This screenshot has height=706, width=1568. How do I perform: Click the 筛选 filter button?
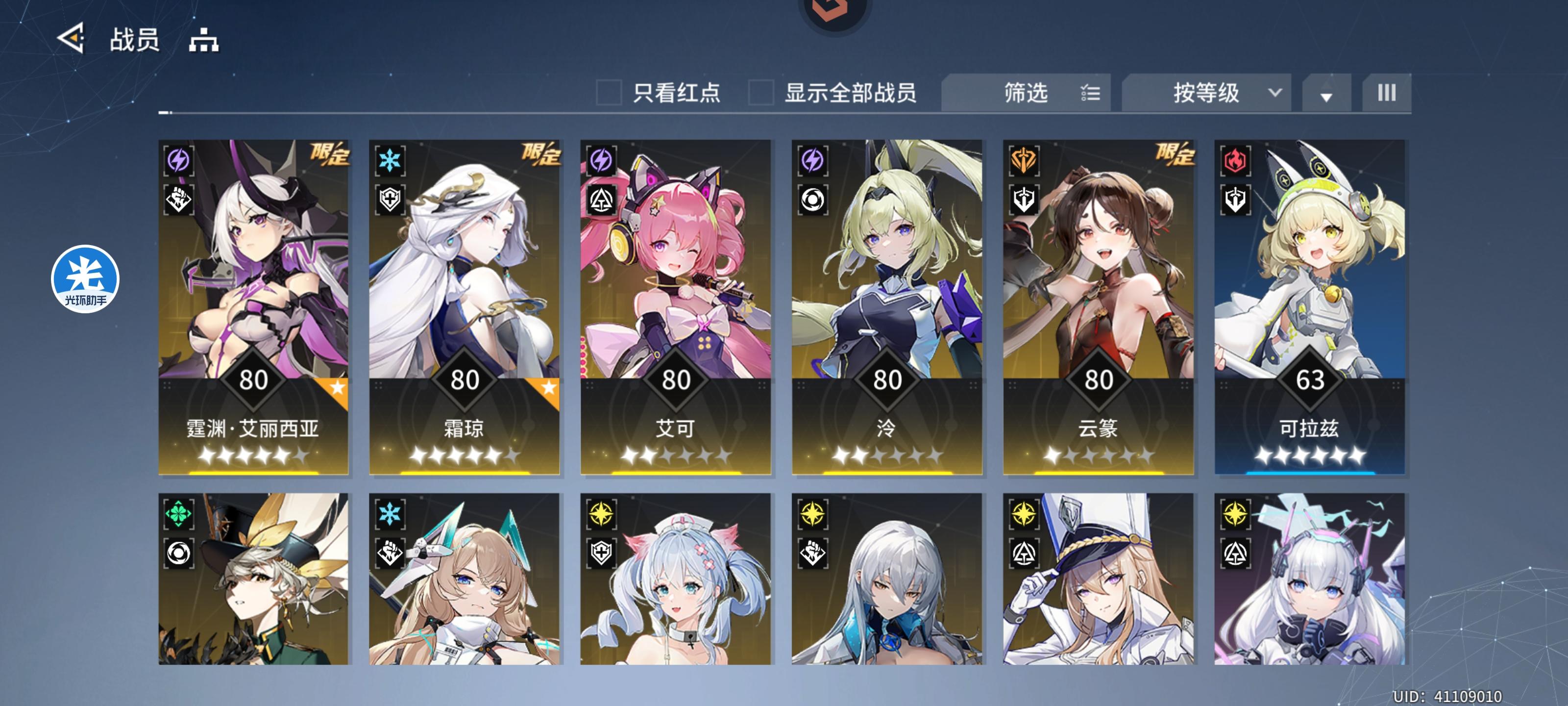1026,92
